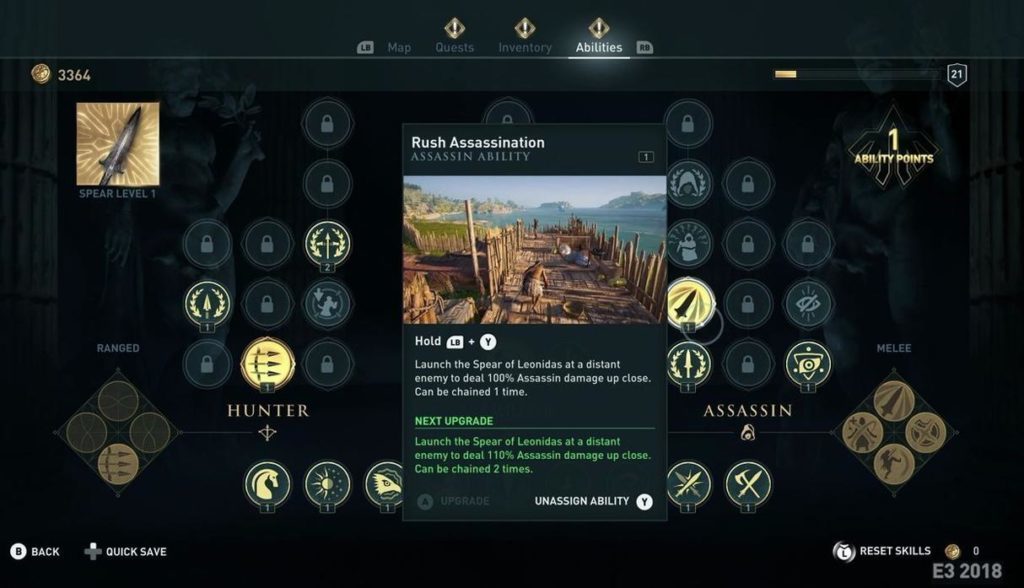The height and width of the screenshot is (588, 1024).
Task: Select the horse head ability icon
Action: point(268,484)
